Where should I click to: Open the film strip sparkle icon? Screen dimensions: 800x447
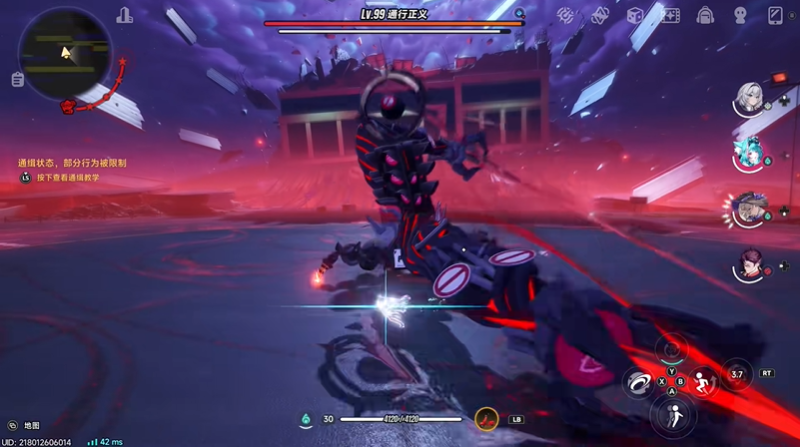(x=670, y=15)
